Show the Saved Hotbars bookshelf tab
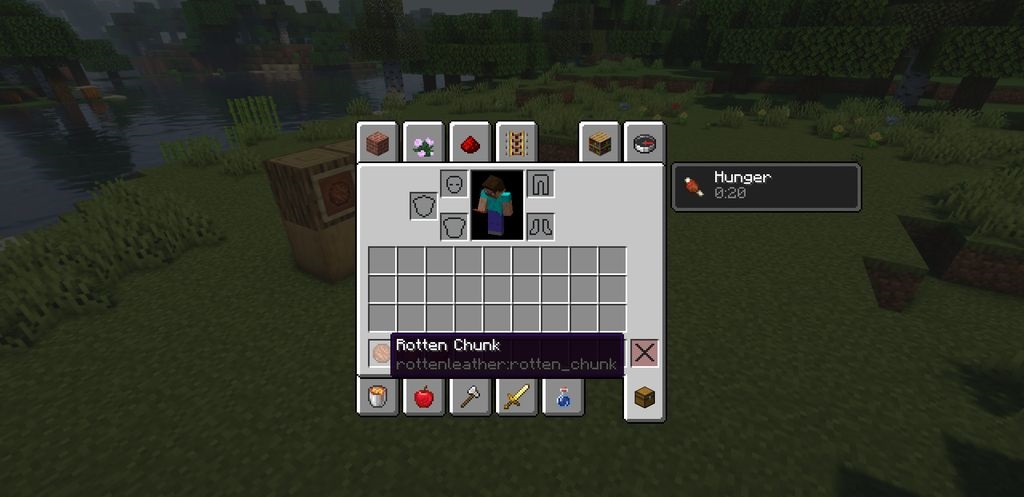Image resolution: width=1024 pixels, height=497 pixels. tap(600, 145)
